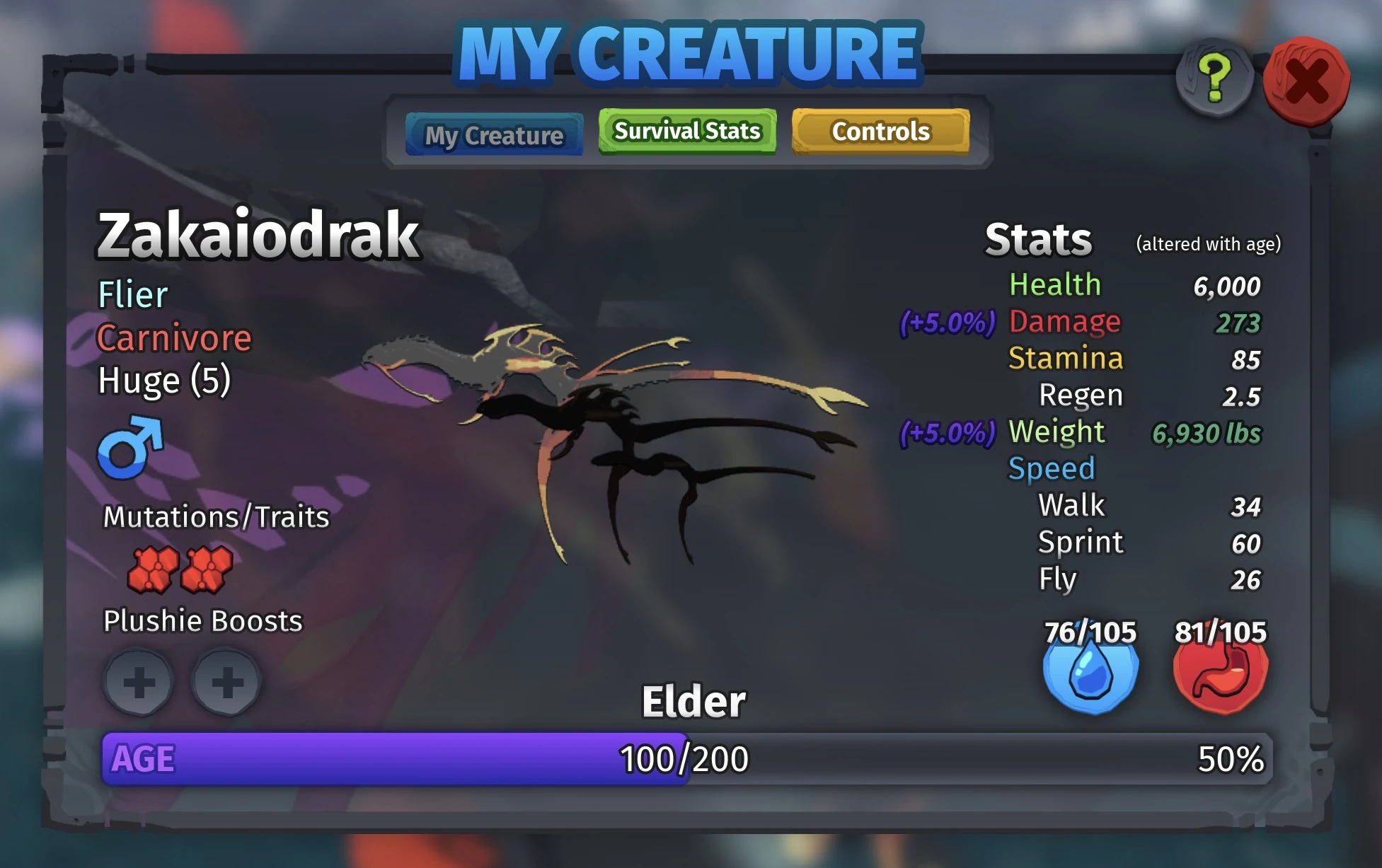Toggle the Damage +5.0% boost indicator
This screenshot has width=1382, height=868.
tap(945, 322)
